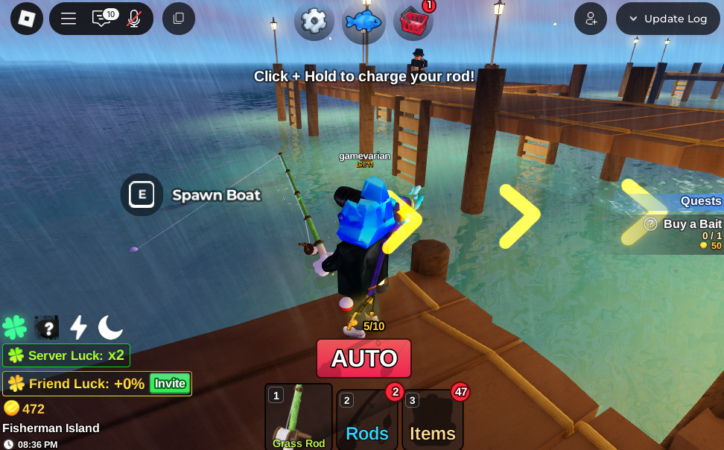724x450 pixels.
Task: Click the add friend icon
Action: [591, 18]
